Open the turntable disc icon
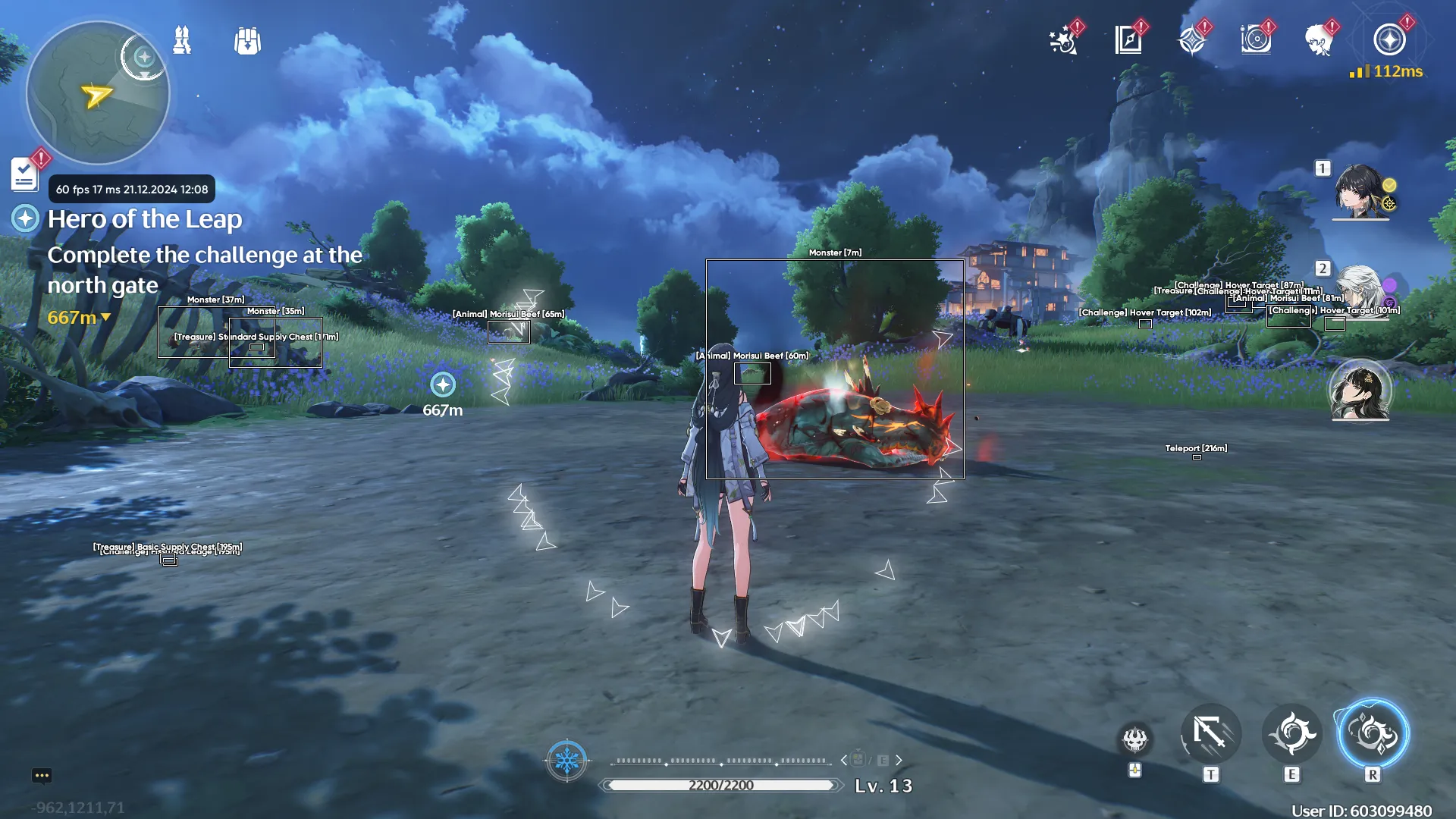 1256,40
